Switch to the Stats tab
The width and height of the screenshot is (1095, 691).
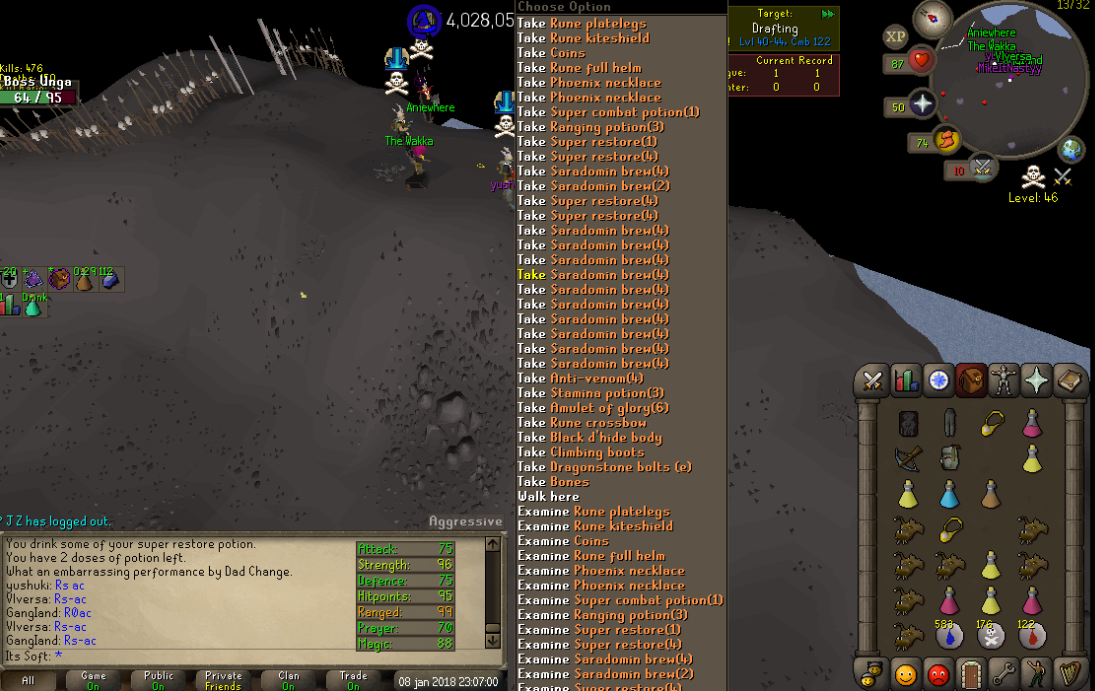[x=906, y=381]
